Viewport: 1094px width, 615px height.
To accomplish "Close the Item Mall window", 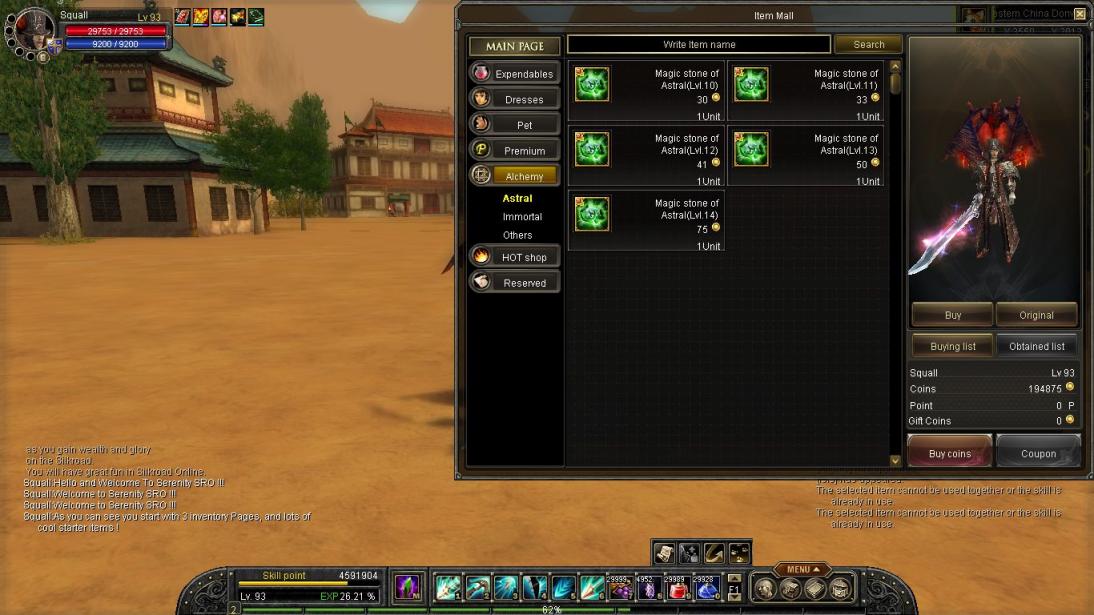I will point(1079,14).
